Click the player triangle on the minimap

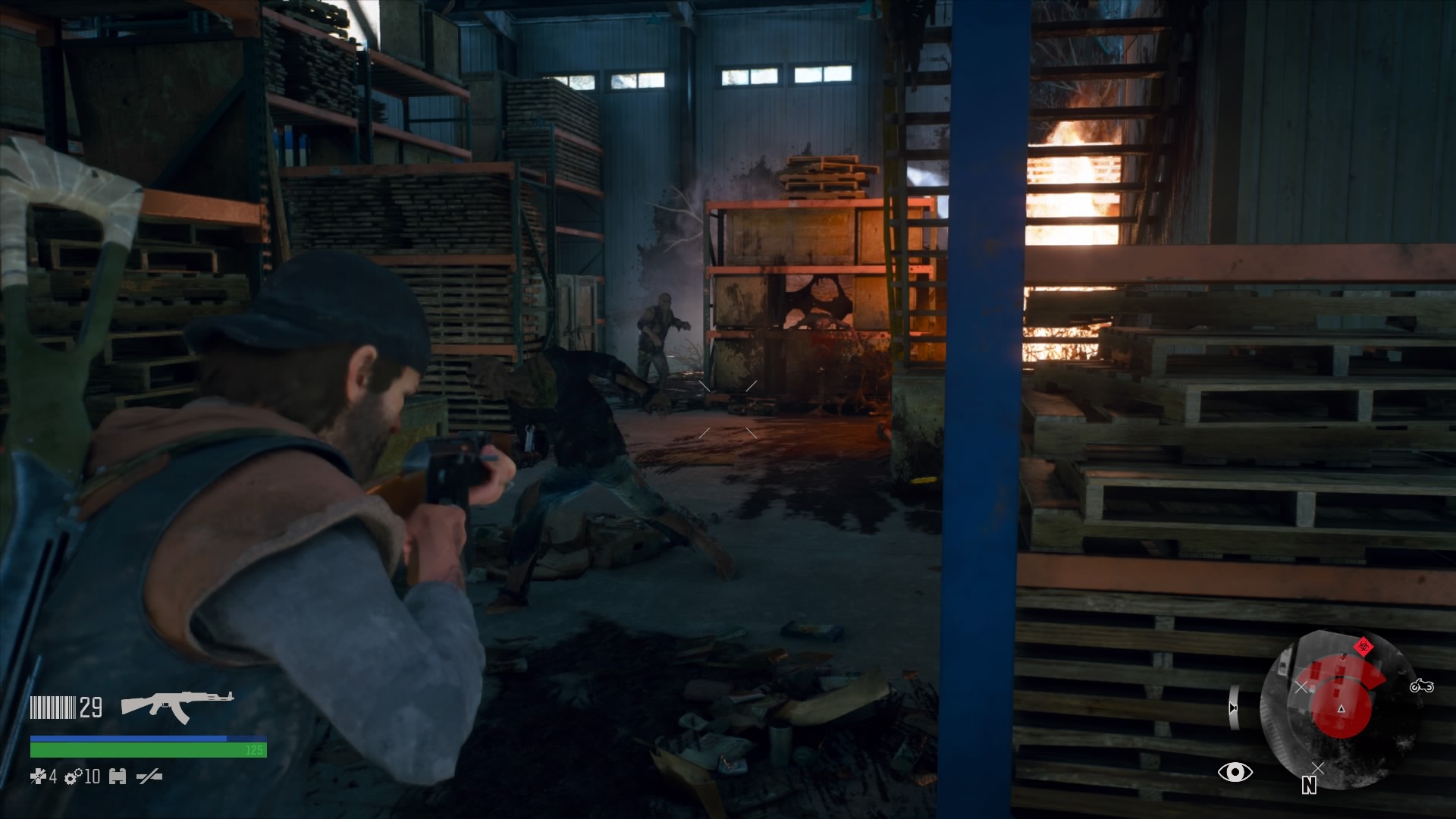point(1341,709)
